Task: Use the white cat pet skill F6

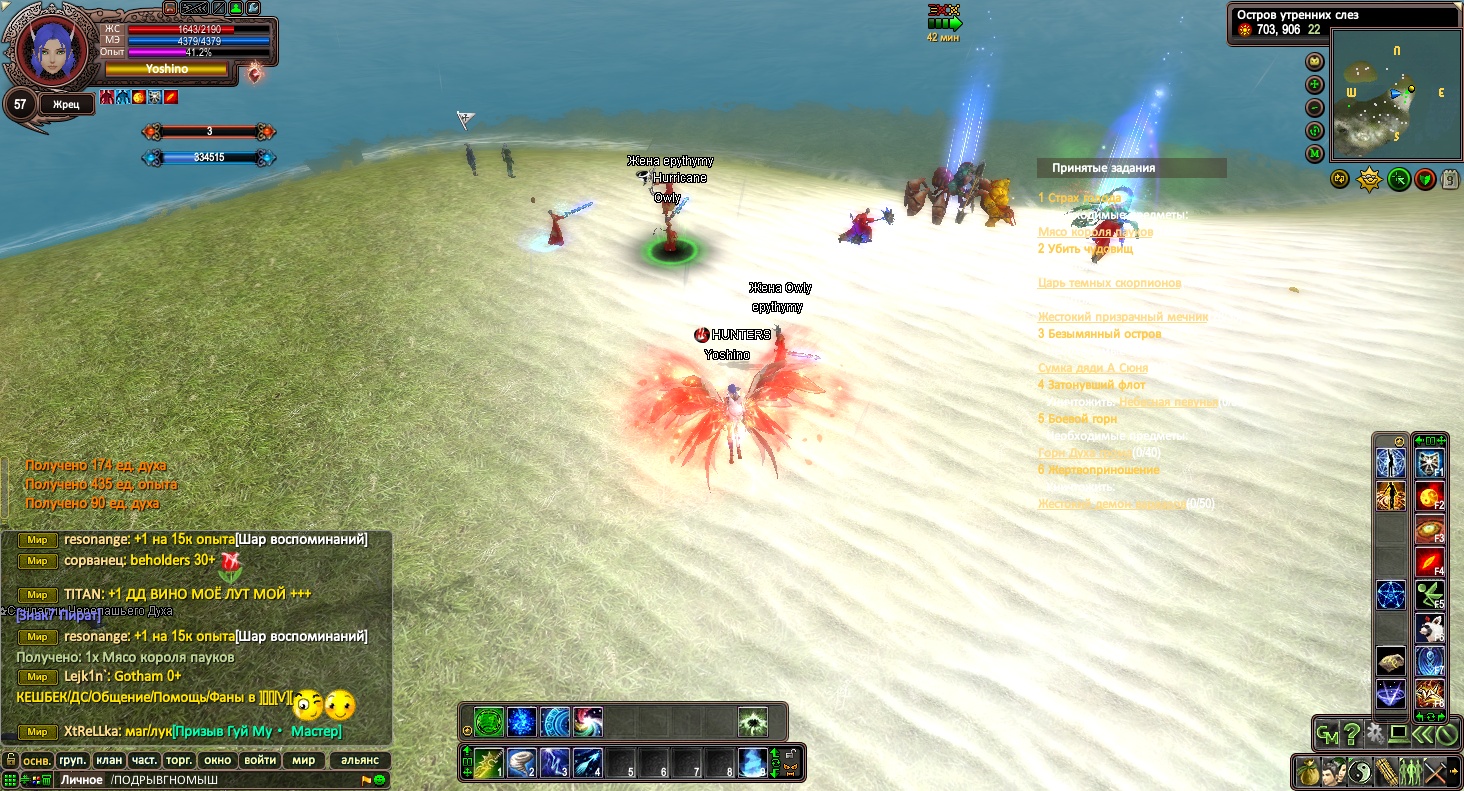Action: click(x=1429, y=628)
